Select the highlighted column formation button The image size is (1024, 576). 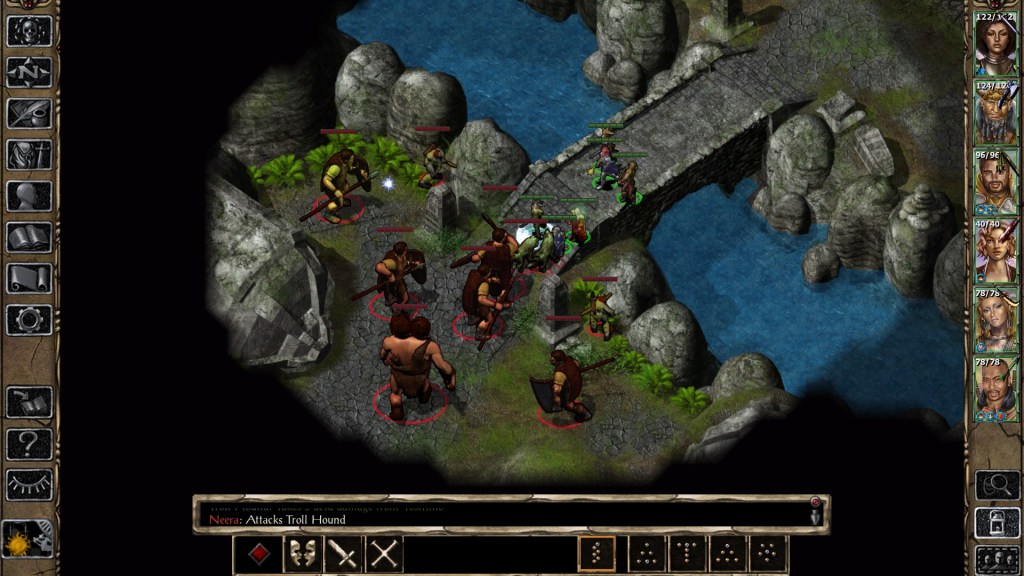point(597,554)
